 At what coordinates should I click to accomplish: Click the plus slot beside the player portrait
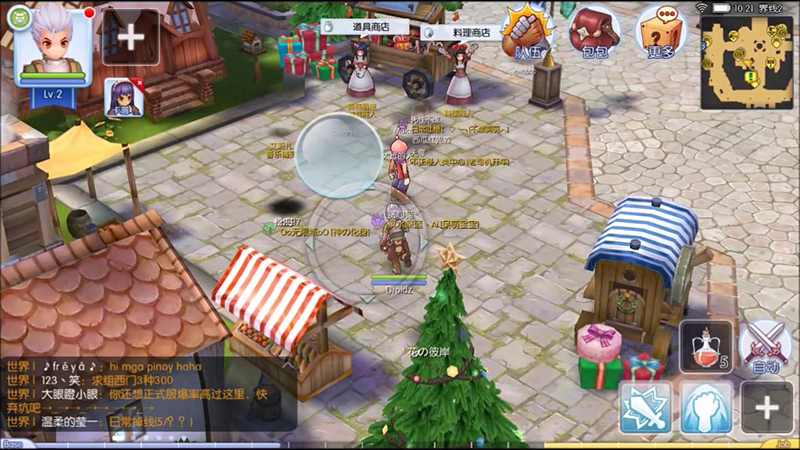[x=131, y=38]
